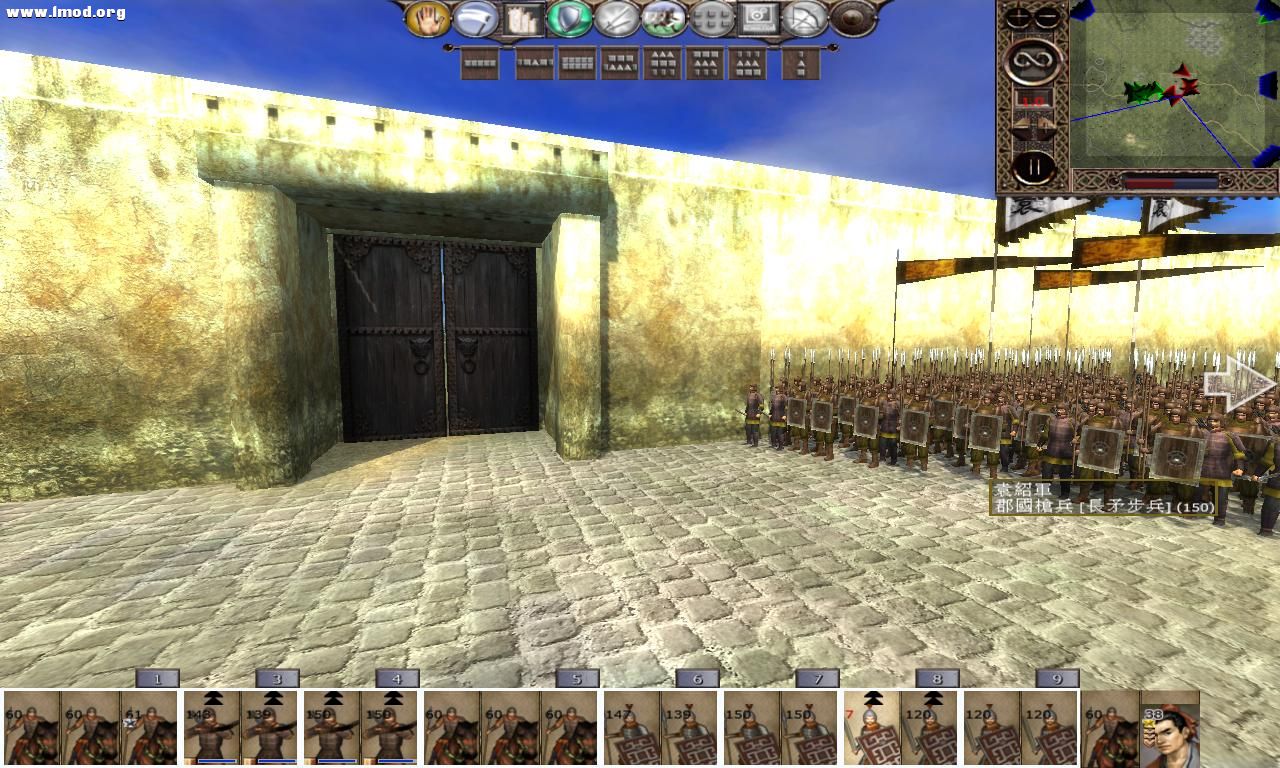Viewport: 1280px width, 768px height.
Task: Toggle unlimited time with the infinity symbol
Action: coord(1035,60)
